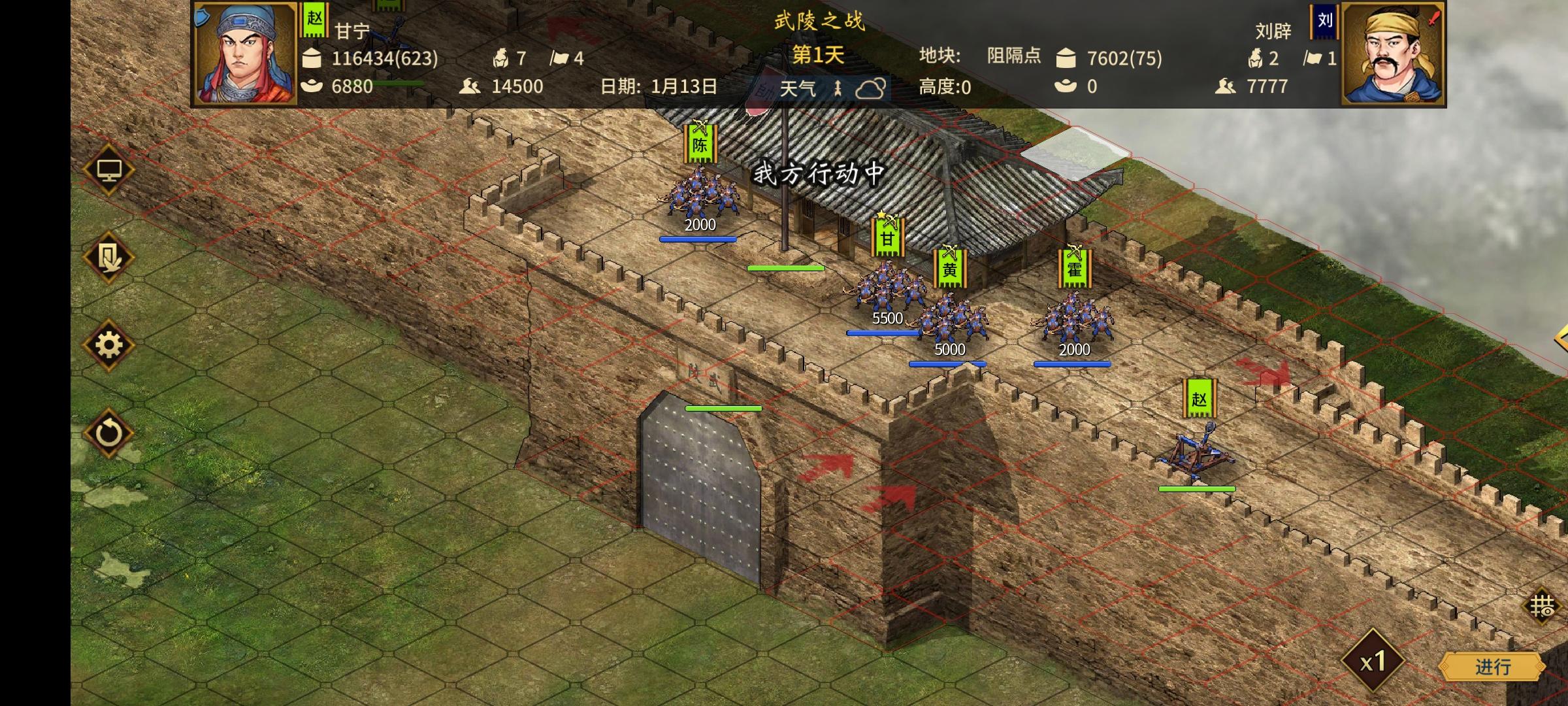The width and height of the screenshot is (1568, 706).
Task: Click the health bar under the 5500 archer unit
Action: pos(883,334)
